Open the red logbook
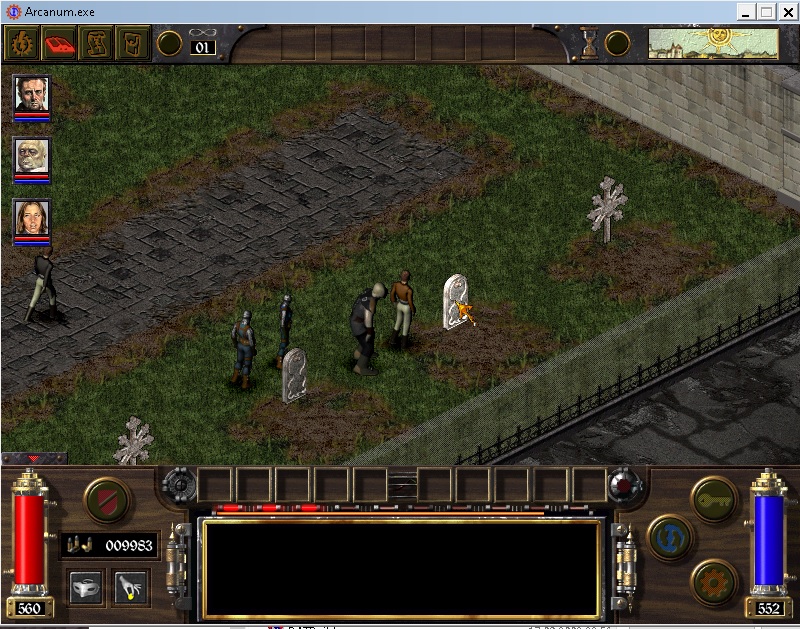Viewport: 800px width, 629px height. [57, 43]
